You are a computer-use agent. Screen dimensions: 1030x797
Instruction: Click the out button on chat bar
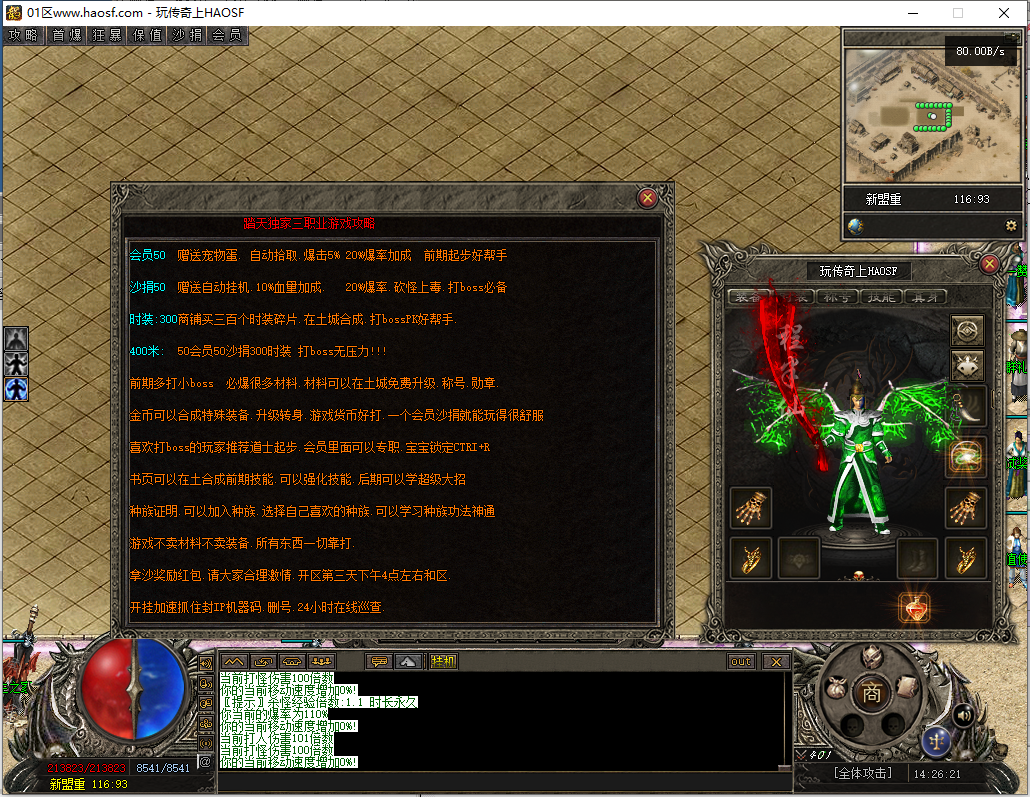tap(741, 661)
